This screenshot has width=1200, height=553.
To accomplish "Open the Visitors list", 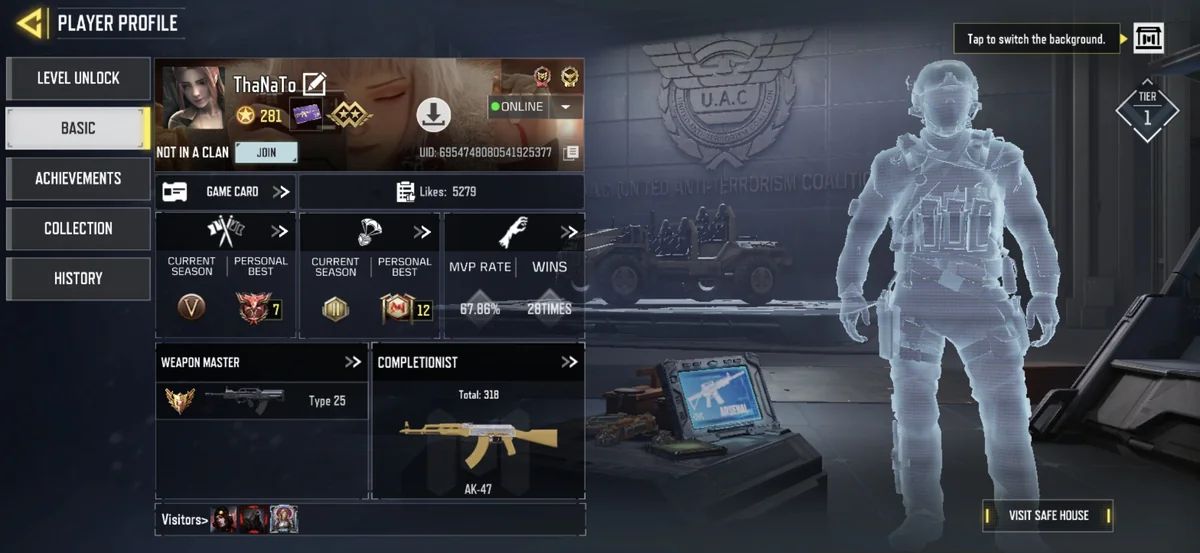I will [185, 519].
